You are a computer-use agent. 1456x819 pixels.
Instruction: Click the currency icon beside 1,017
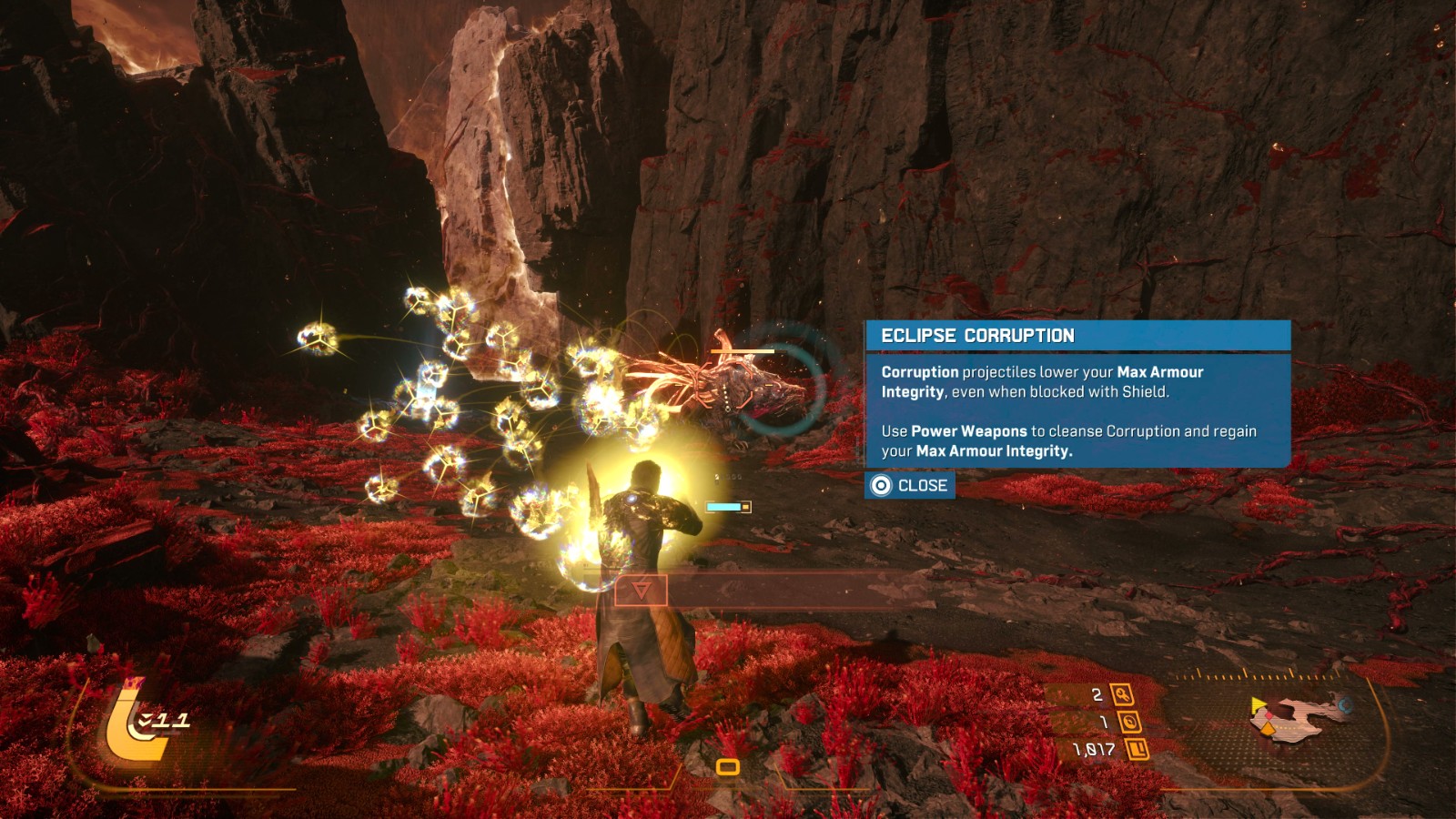(x=1137, y=750)
